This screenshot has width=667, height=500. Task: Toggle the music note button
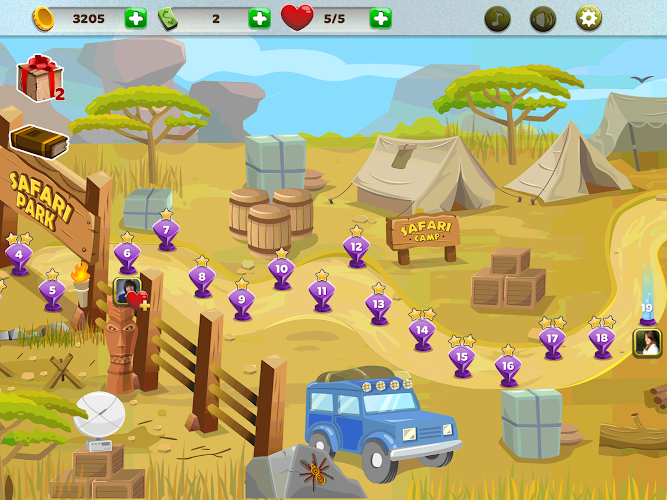point(497,18)
